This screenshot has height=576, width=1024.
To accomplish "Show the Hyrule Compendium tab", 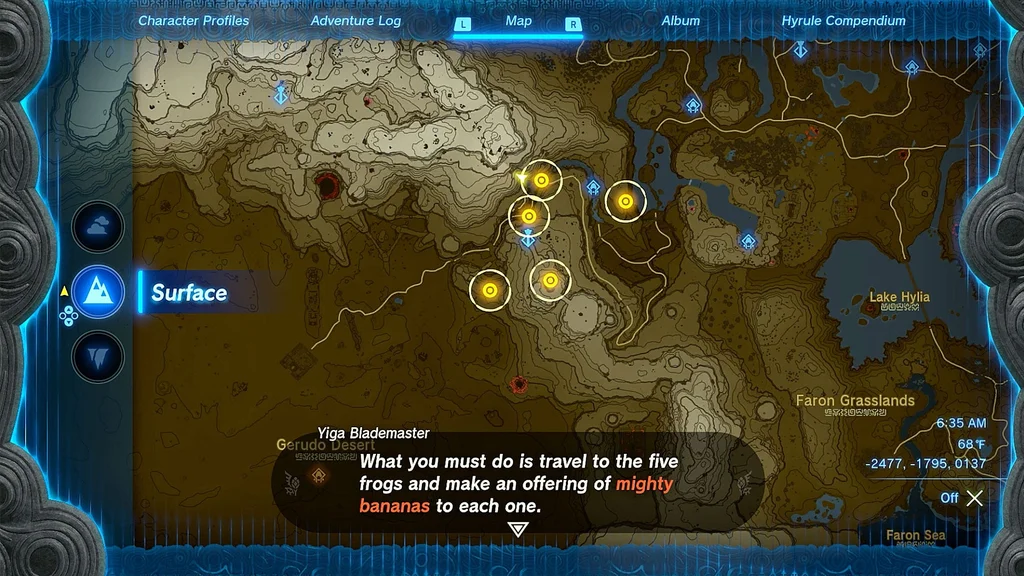I will (843, 21).
